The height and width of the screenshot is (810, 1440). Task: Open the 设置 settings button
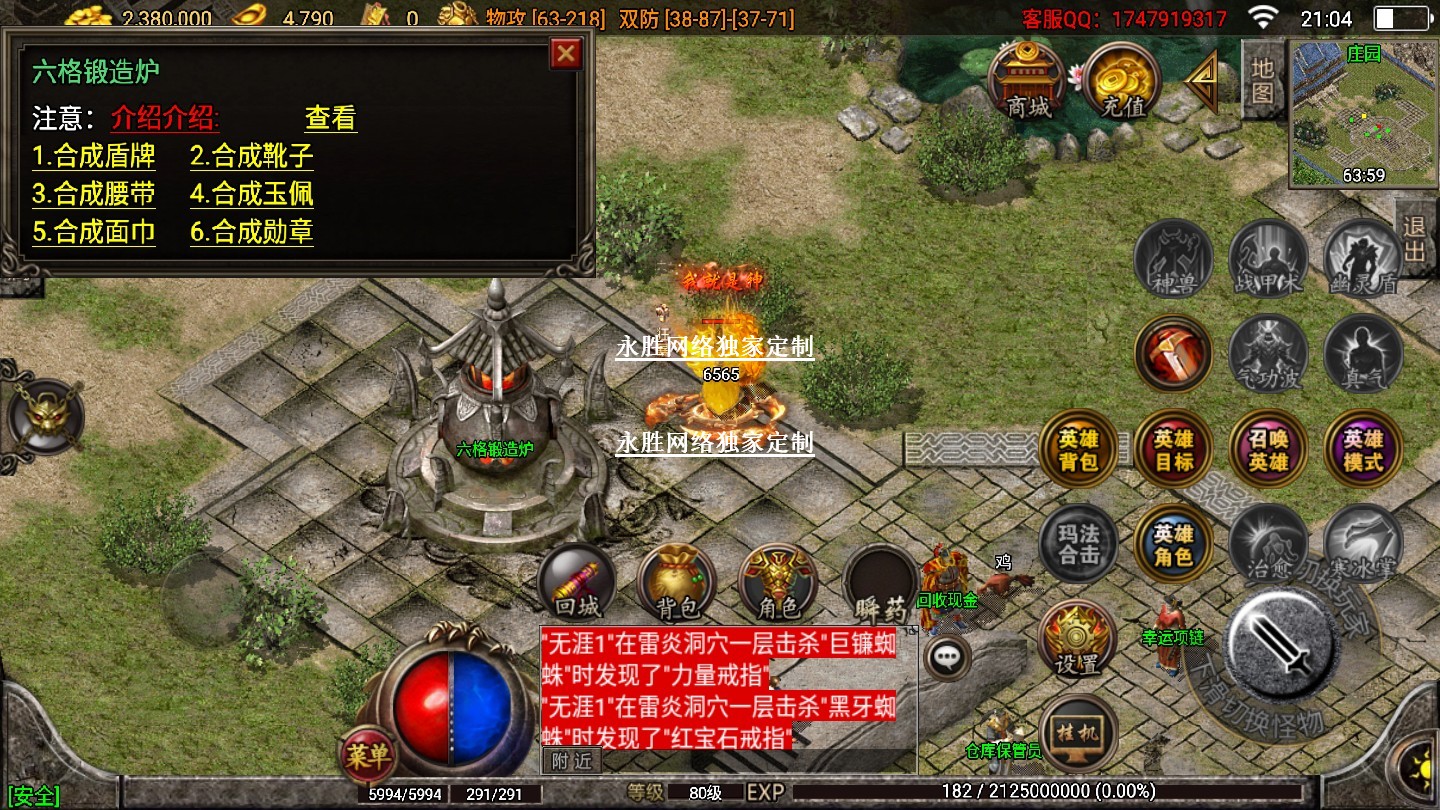tap(1077, 640)
